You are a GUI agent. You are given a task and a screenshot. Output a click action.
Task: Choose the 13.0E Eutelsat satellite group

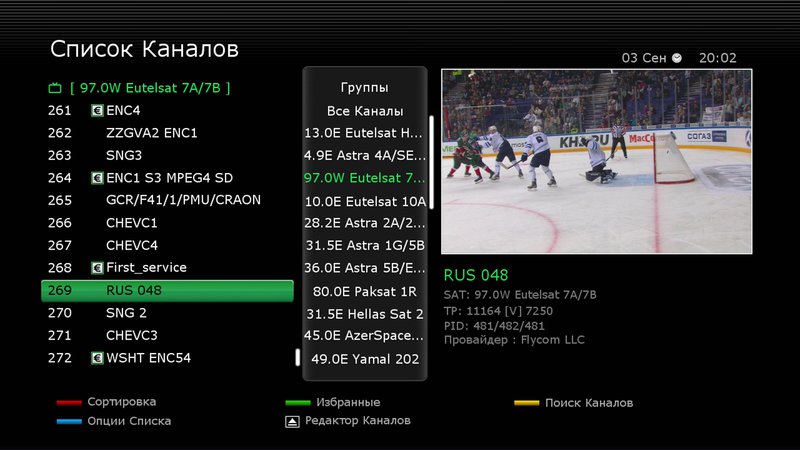tap(365, 133)
